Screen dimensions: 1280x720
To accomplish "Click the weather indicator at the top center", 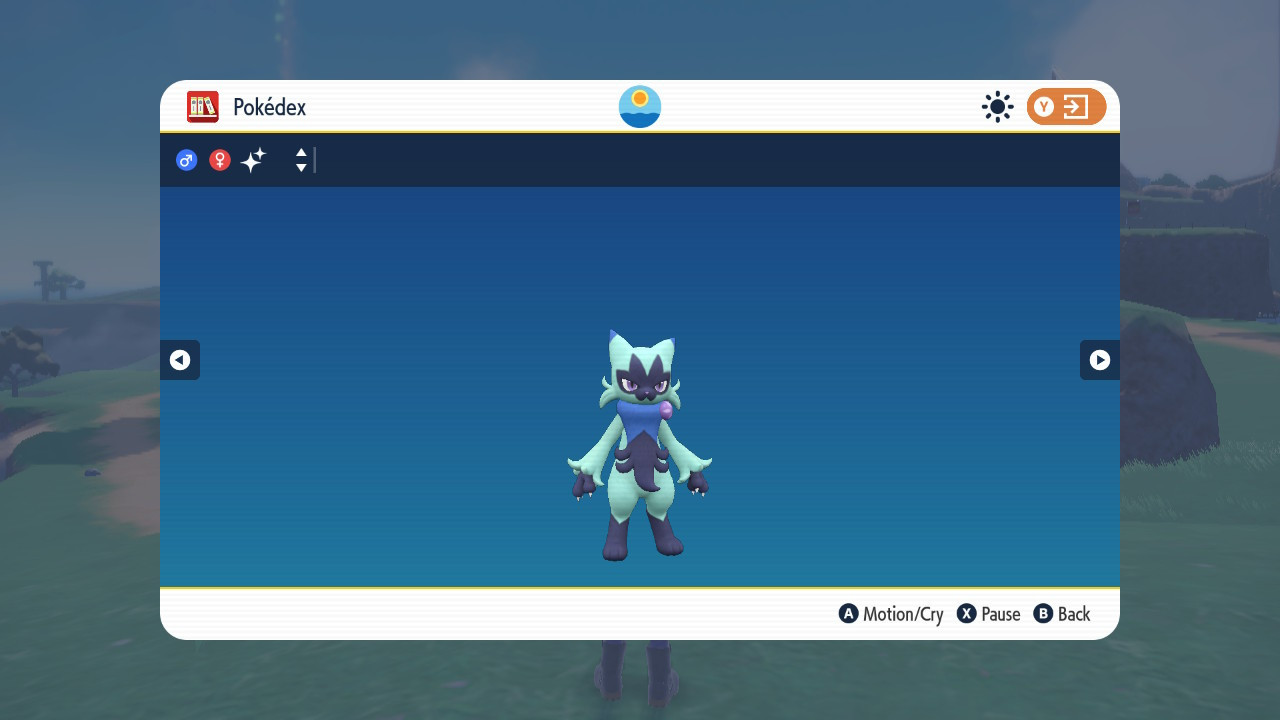I will click(639, 106).
